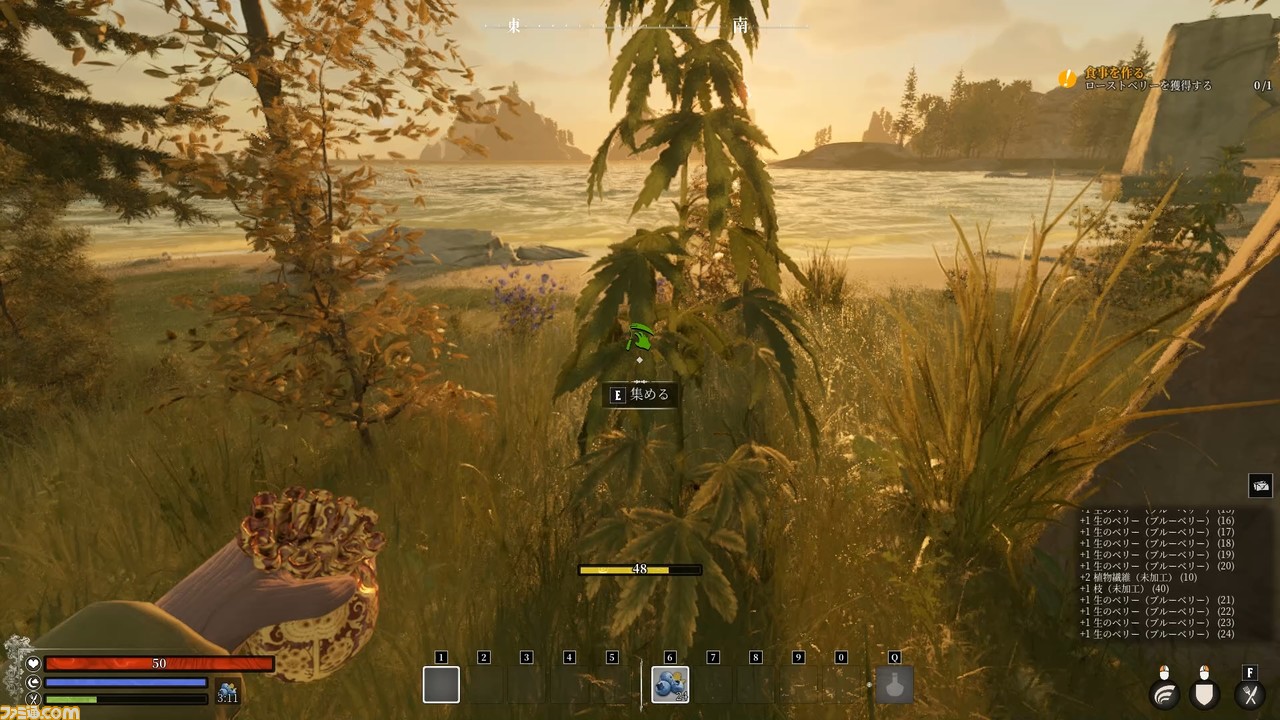1280x720 pixels.
Task: Click the blueberry food buff icon
Action: click(227, 691)
